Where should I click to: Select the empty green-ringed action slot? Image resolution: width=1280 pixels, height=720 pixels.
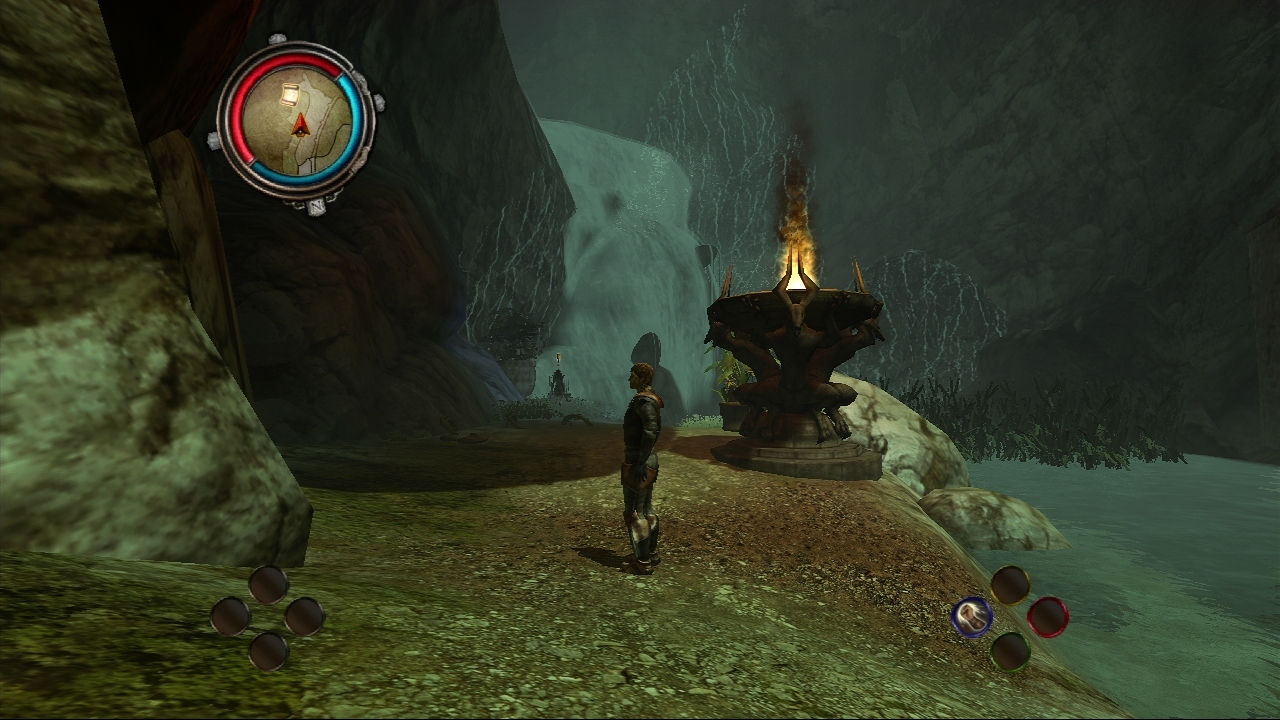1010,651
